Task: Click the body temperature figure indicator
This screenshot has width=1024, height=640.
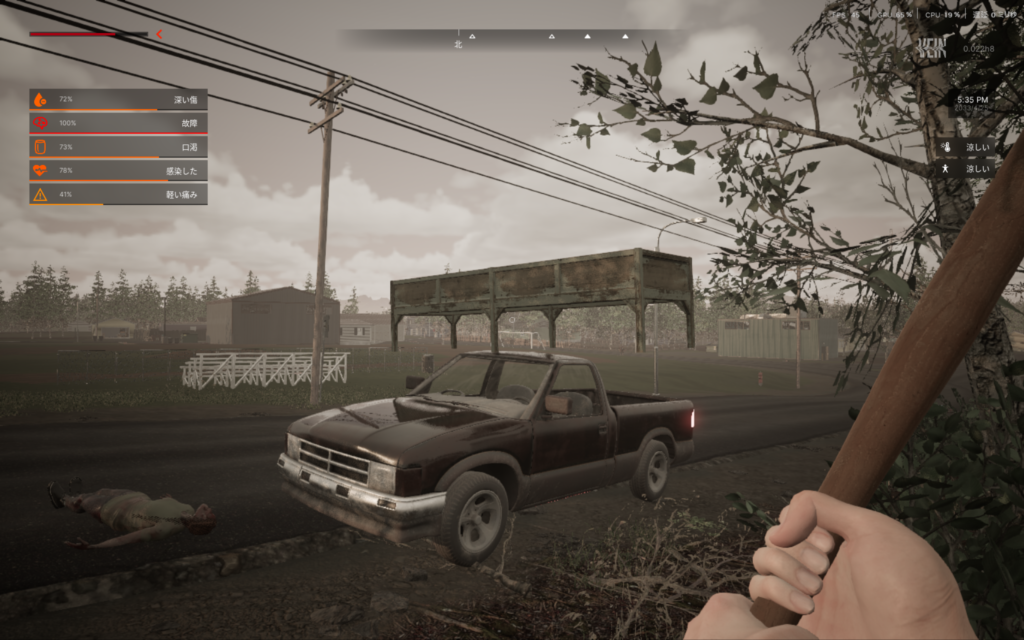Action: tap(946, 169)
